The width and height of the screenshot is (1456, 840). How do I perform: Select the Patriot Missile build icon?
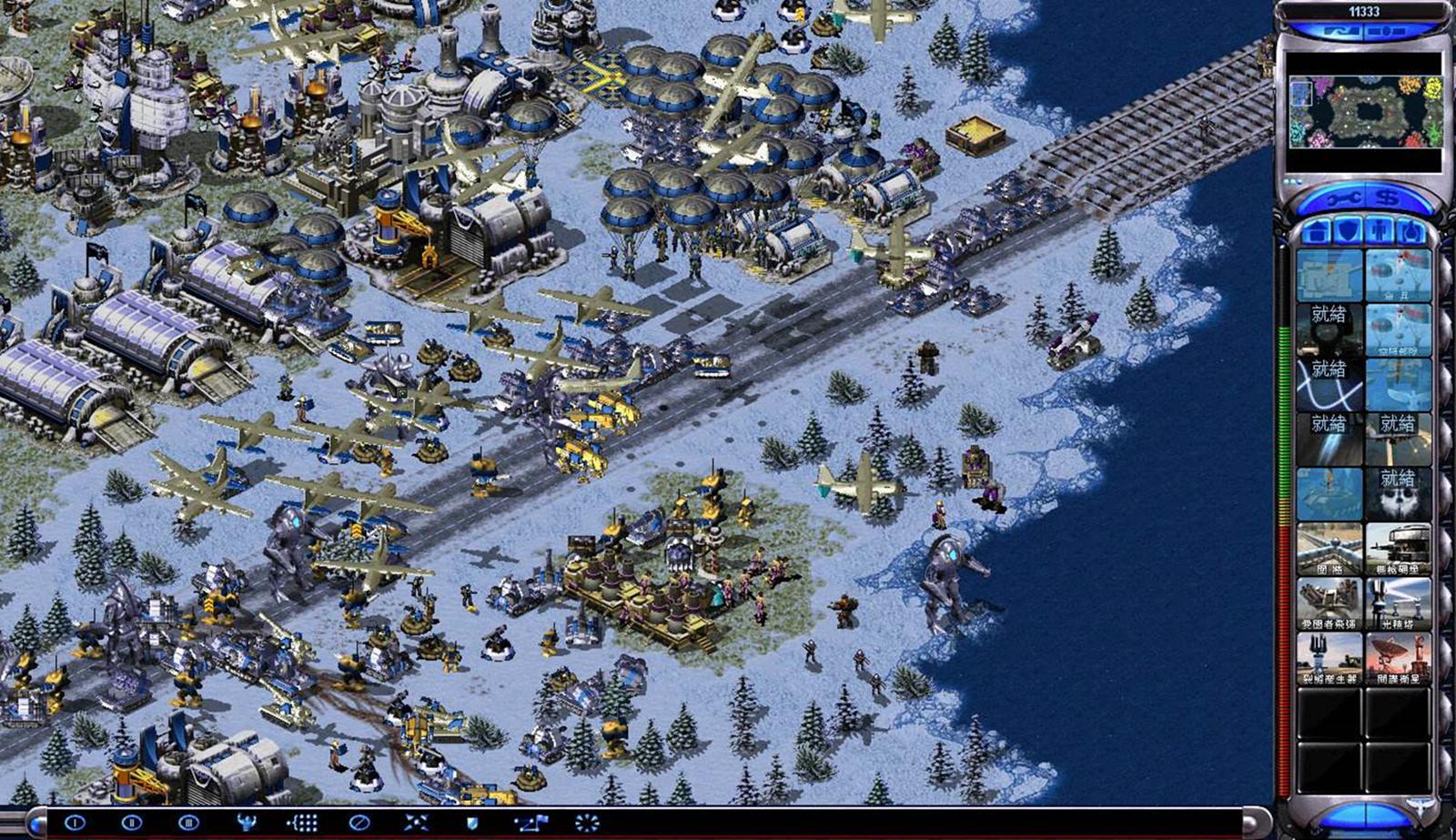(1329, 603)
